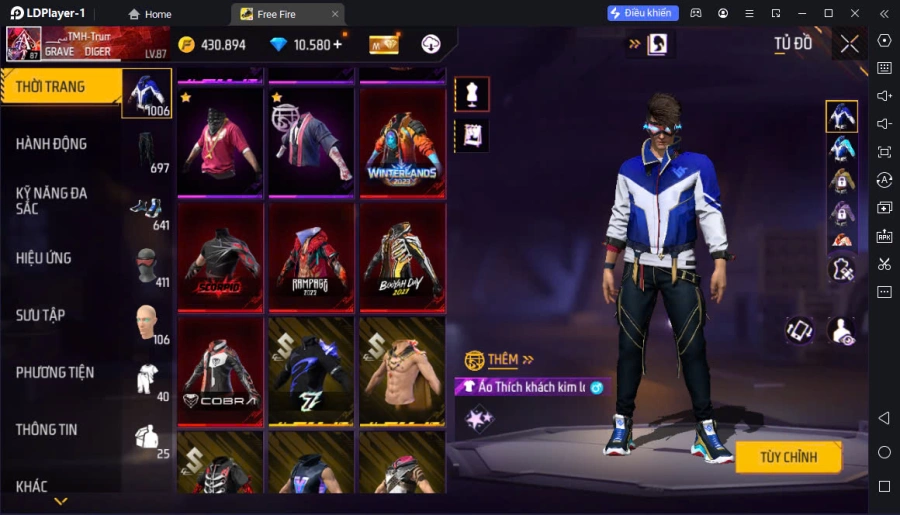This screenshot has width=900, height=515.
Task: Add diamonds using the plus button
Action: click(337, 44)
